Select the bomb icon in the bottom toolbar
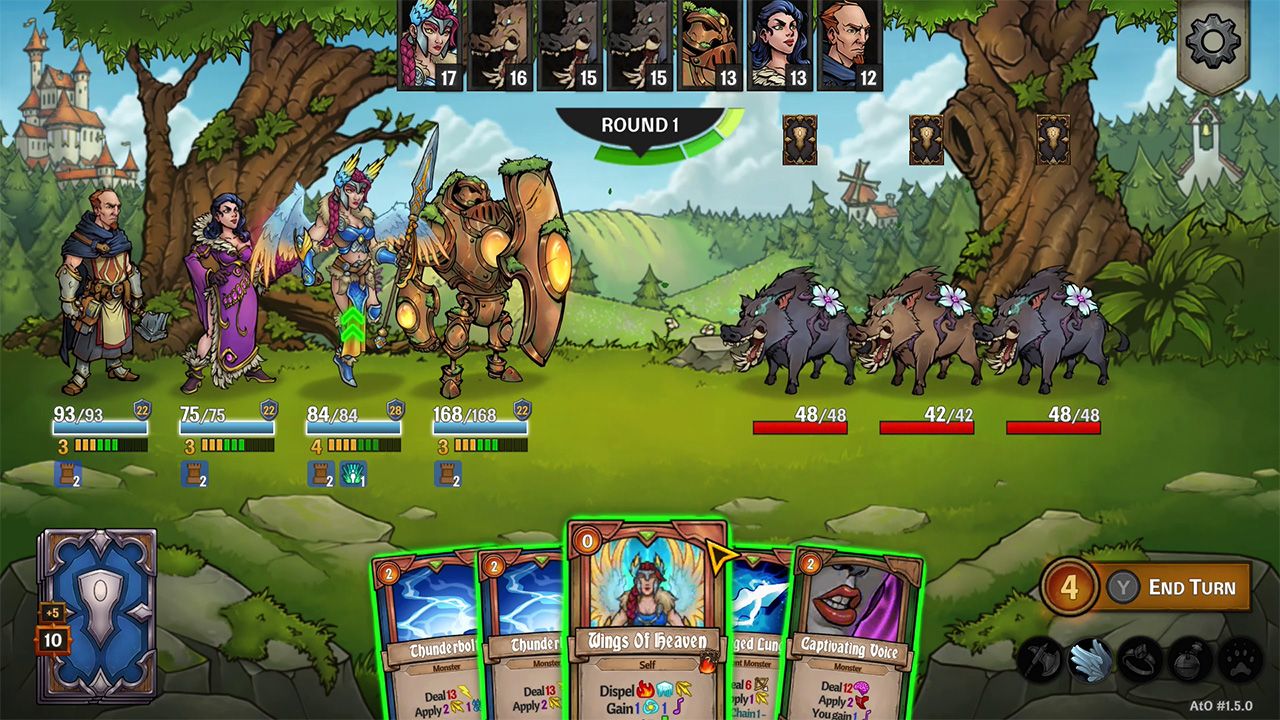 (1190, 660)
